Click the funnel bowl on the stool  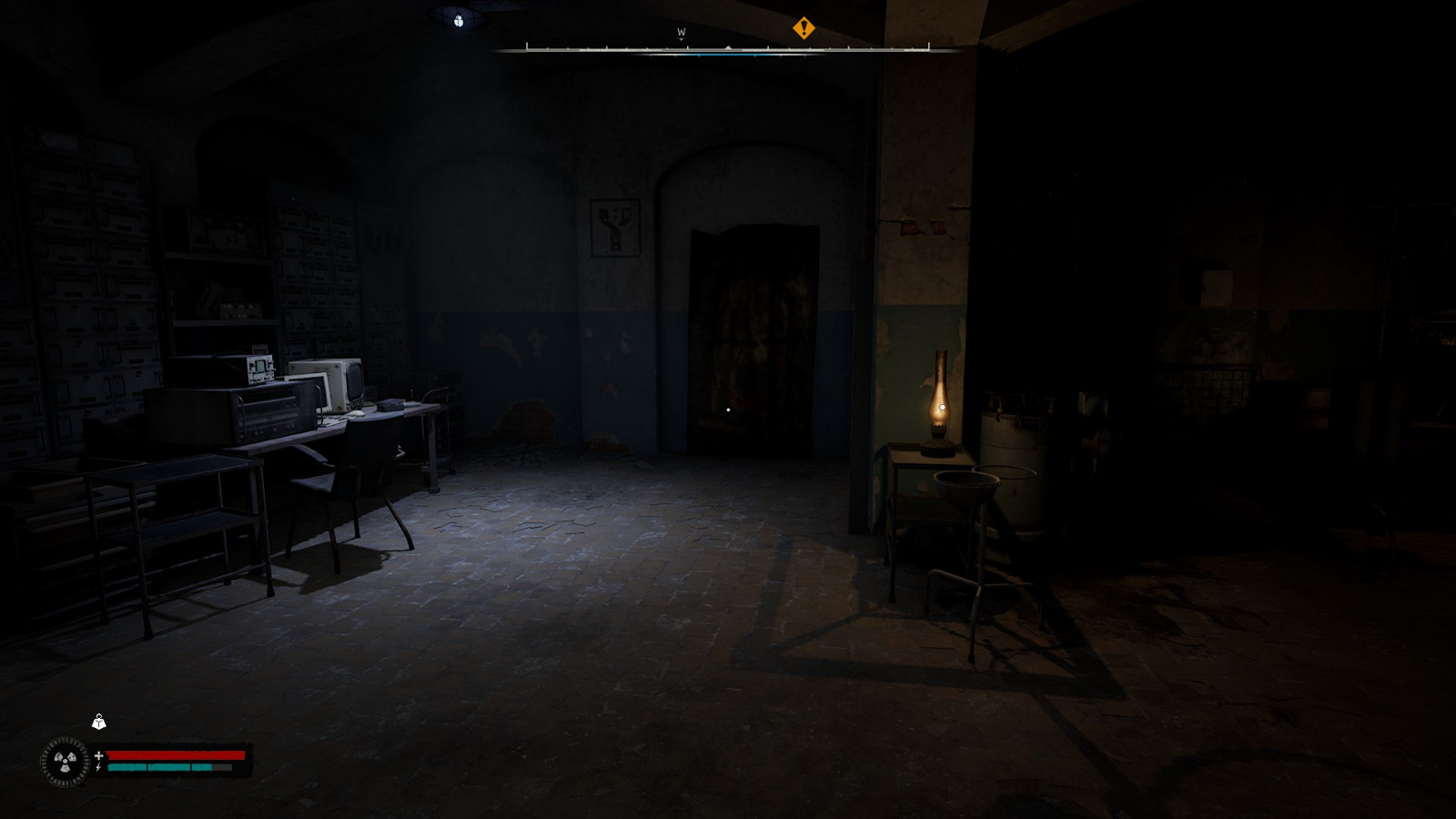pyautogui.click(x=965, y=482)
